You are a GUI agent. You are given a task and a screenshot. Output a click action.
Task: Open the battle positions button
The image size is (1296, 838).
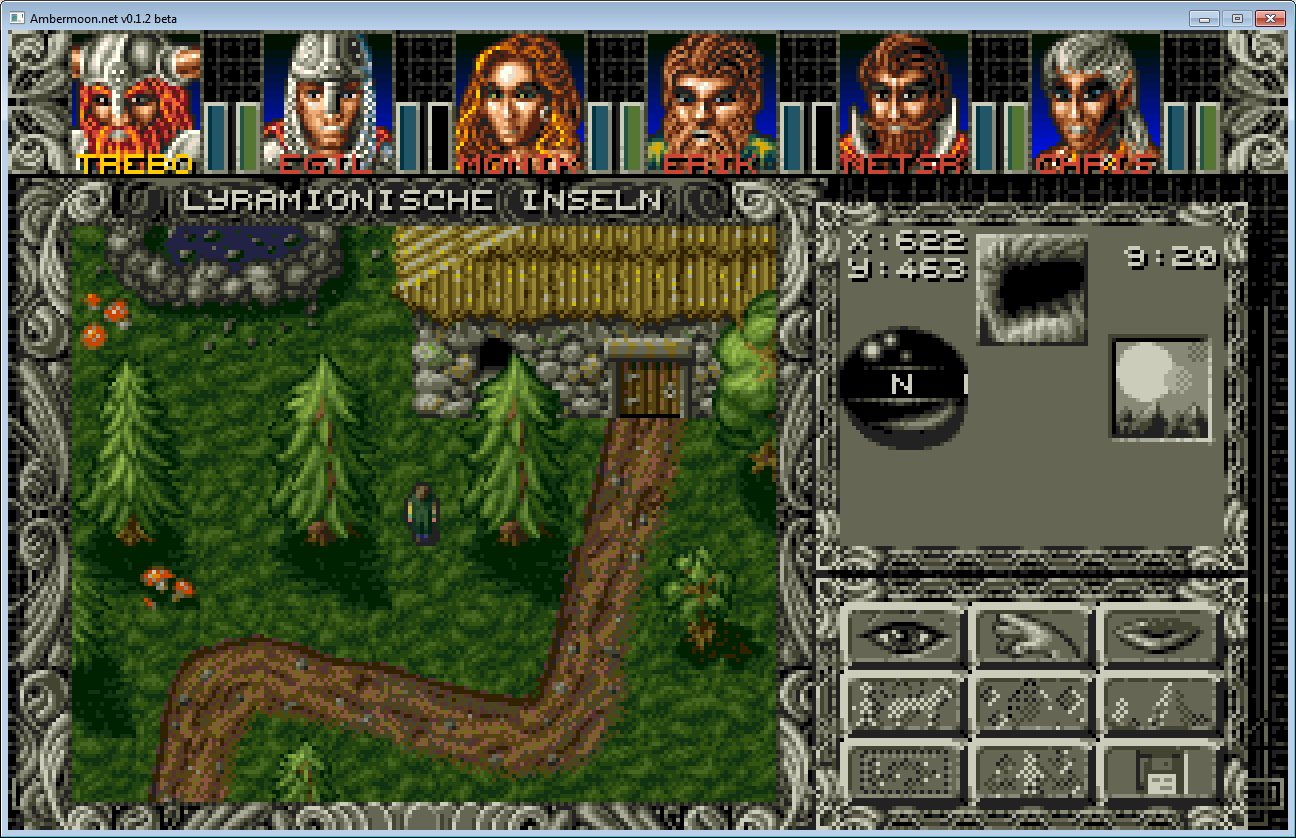1033,771
